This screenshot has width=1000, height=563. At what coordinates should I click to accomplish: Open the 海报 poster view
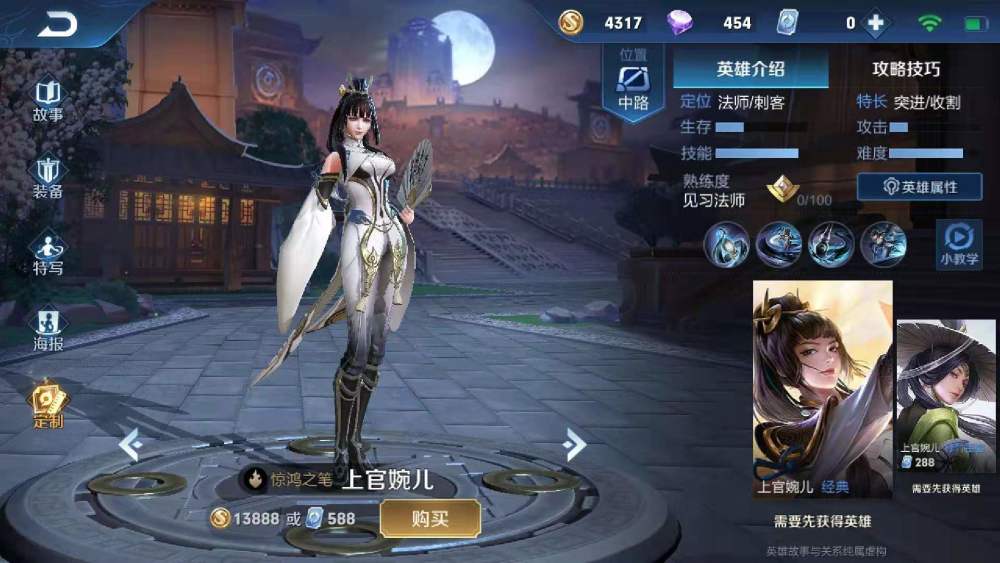click(48, 330)
